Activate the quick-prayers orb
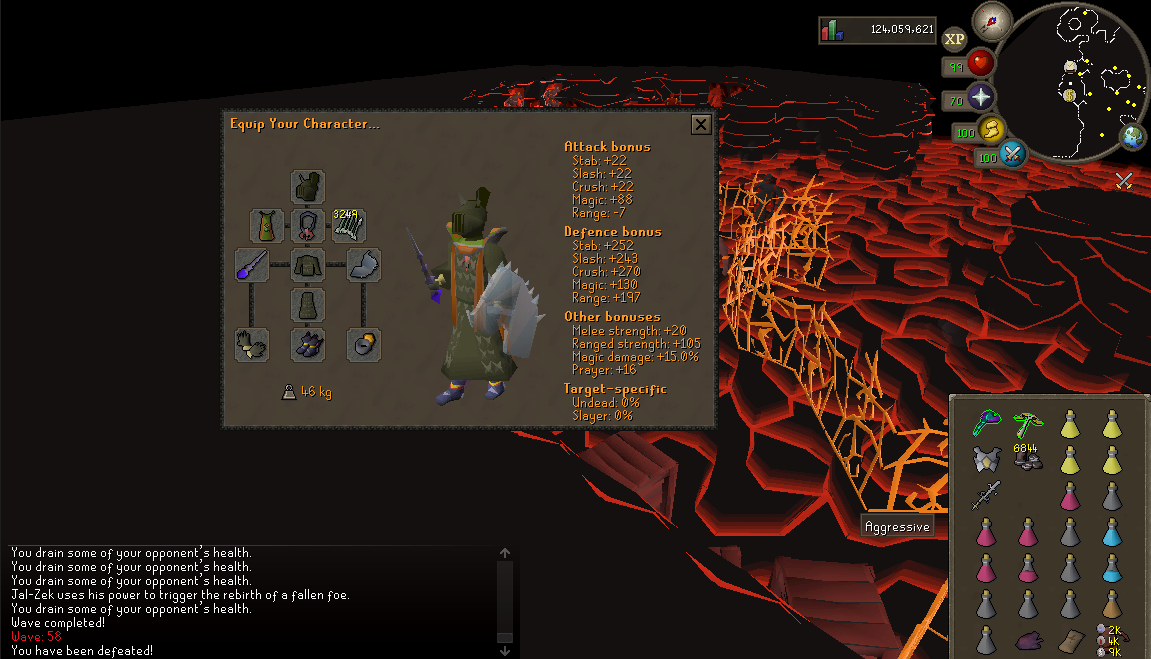 pos(981,98)
